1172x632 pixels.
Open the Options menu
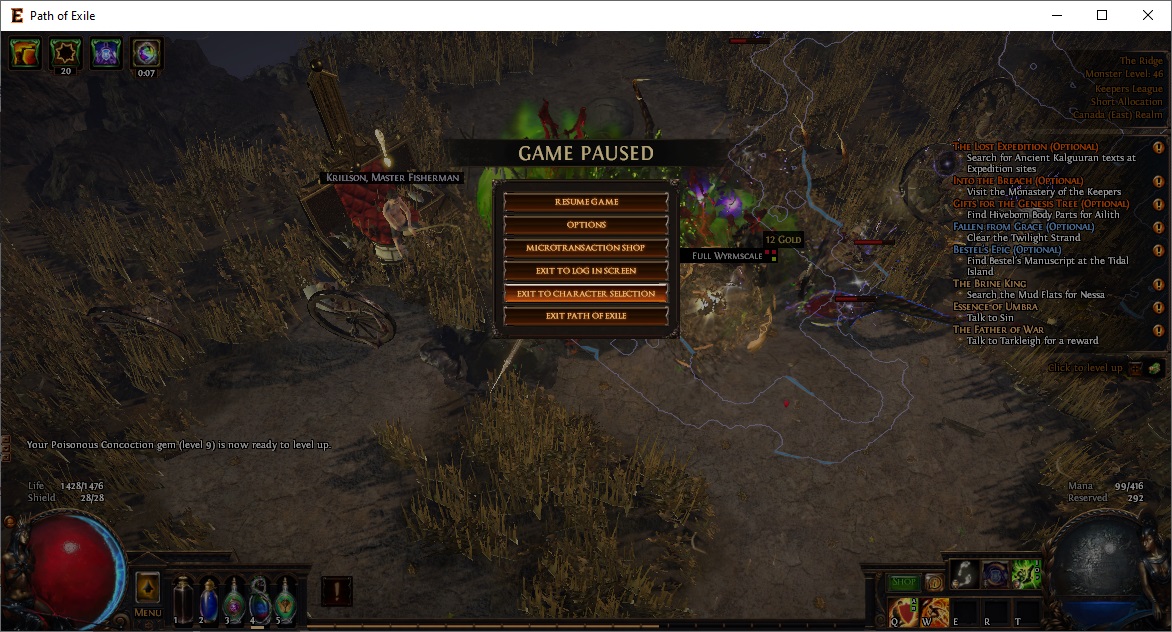(x=586, y=225)
